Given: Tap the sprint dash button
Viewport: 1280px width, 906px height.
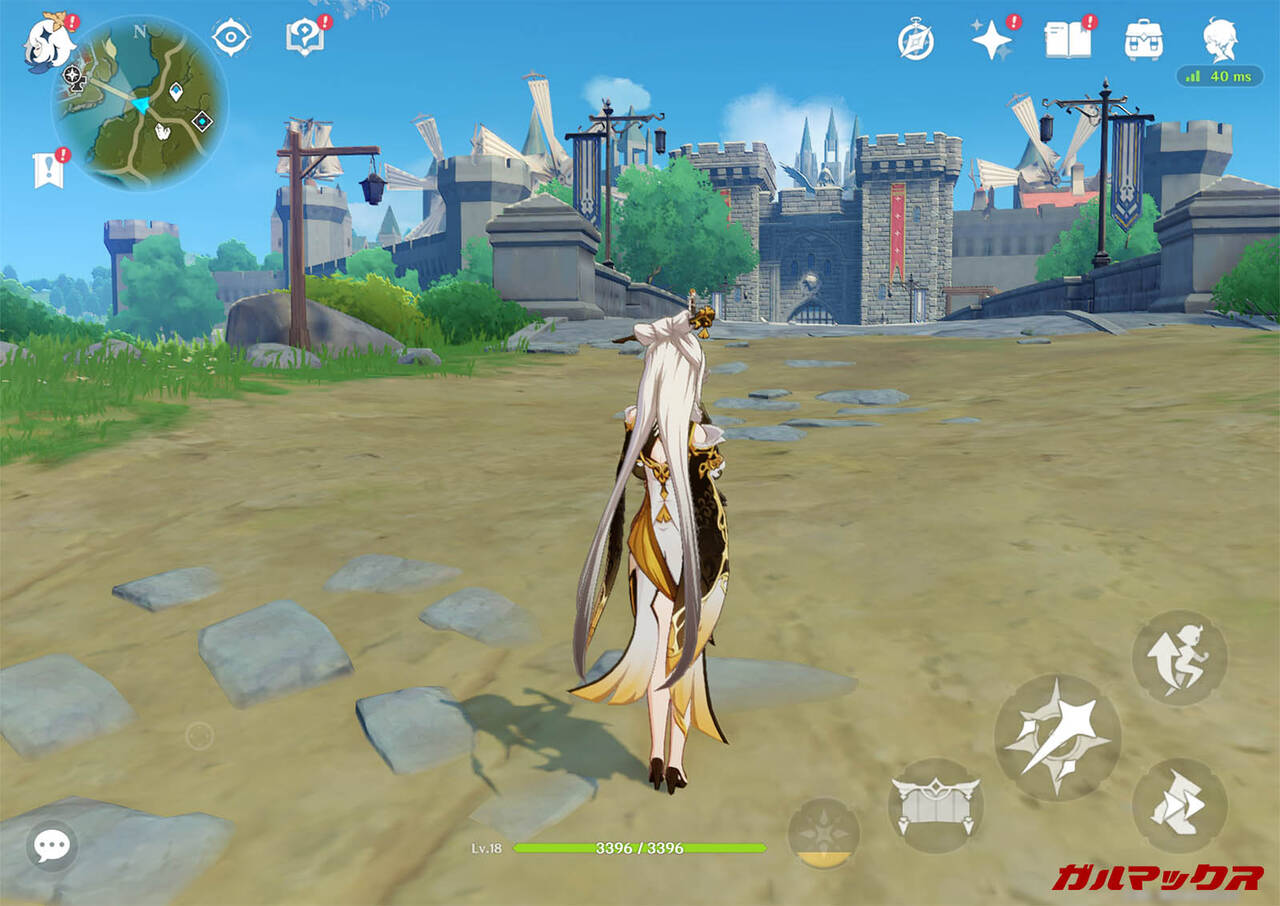Looking at the screenshot, I should pyautogui.click(x=1179, y=805).
